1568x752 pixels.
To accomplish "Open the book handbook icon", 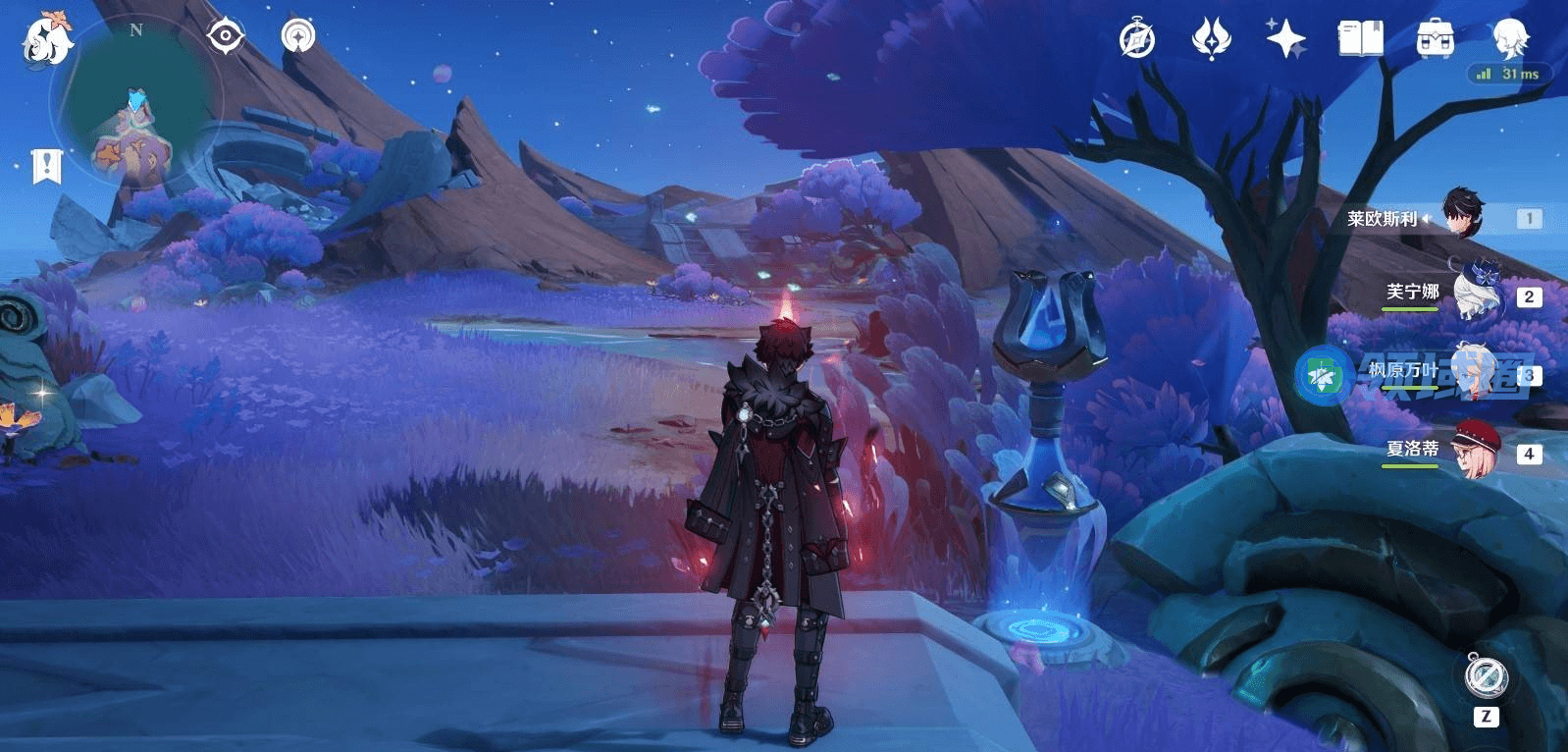I will click(x=1360, y=39).
